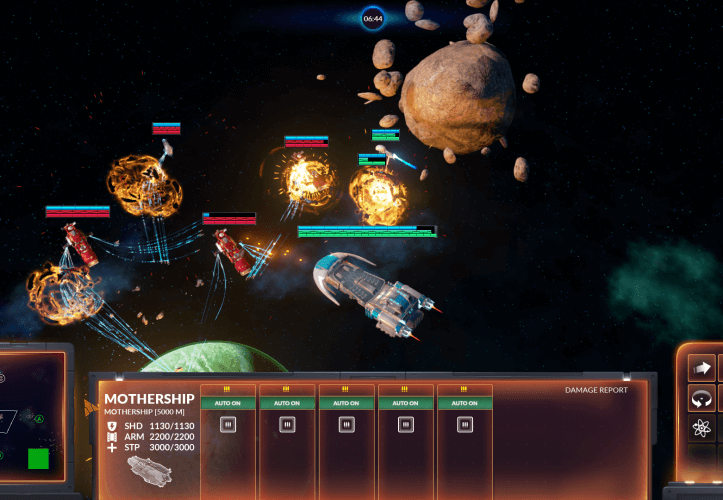Viewport: 723px width, 500px height.
Task: Trigger the atom symbol ability
Action: [x=701, y=429]
